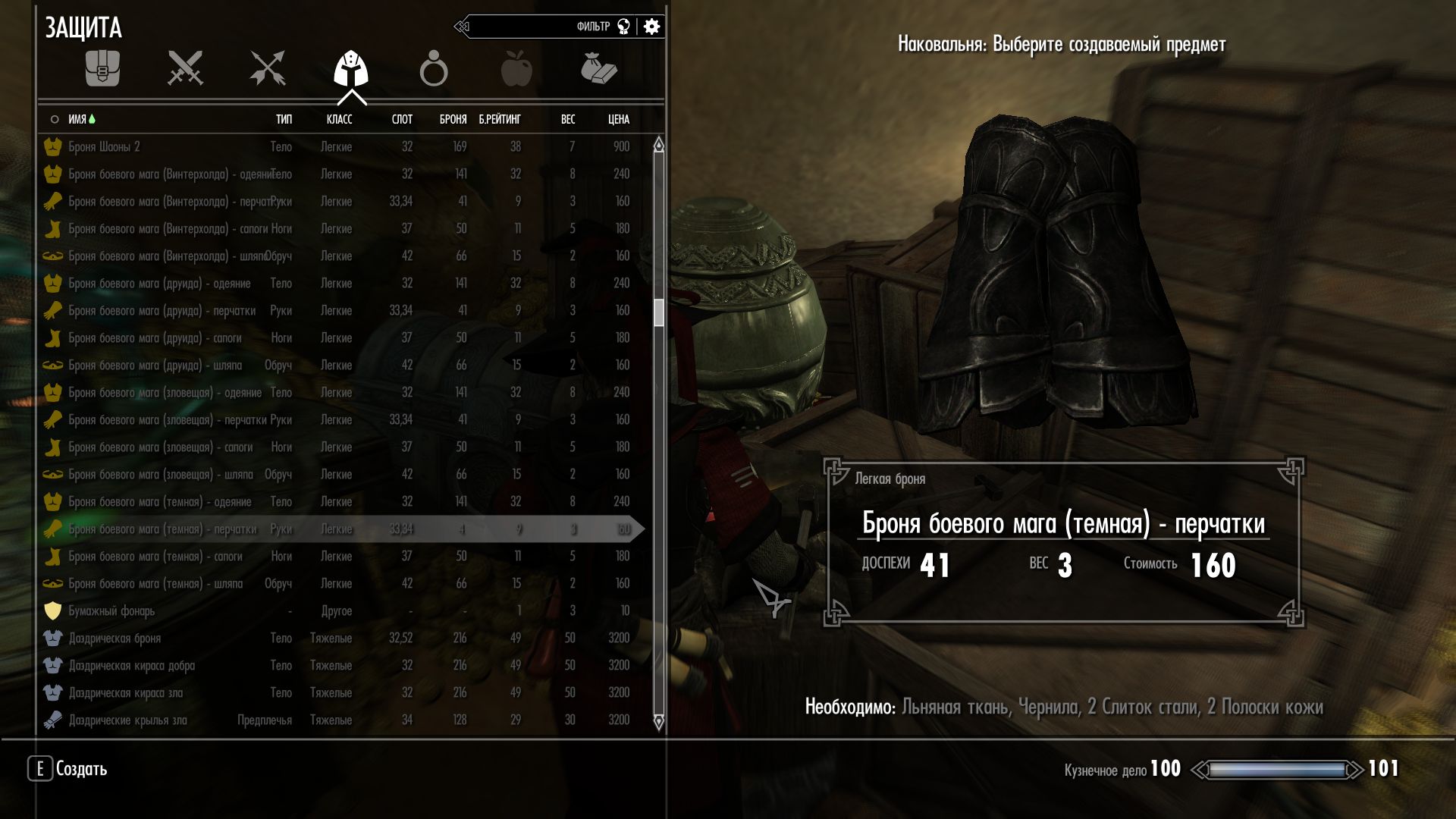Image resolution: width=1456 pixels, height=819 pixels.
Task: Switch to the crossed swords weapons tab
Action: click(x=185, y=69)
